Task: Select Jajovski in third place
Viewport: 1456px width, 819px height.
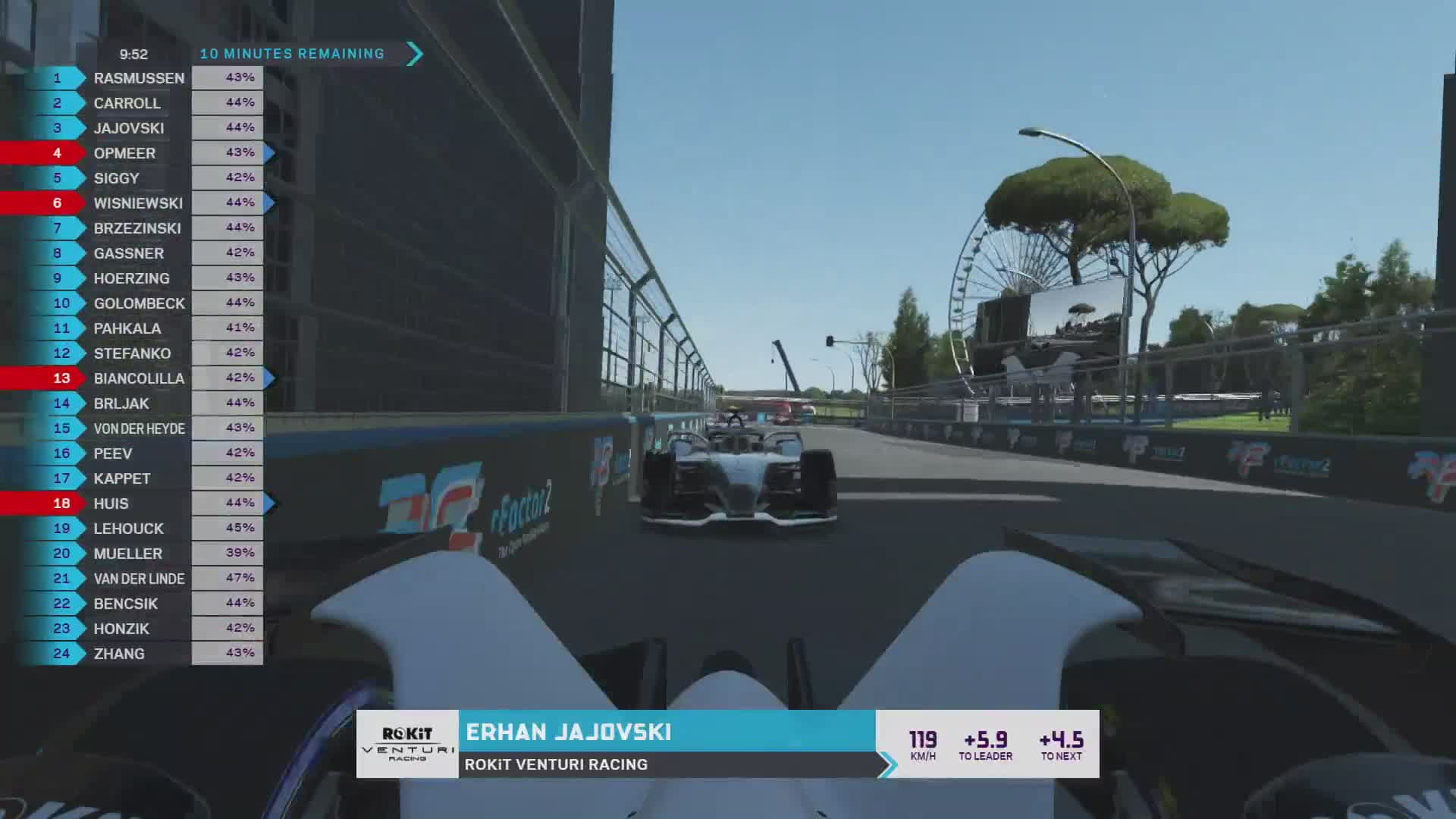Action: click(x=129, y=128)
